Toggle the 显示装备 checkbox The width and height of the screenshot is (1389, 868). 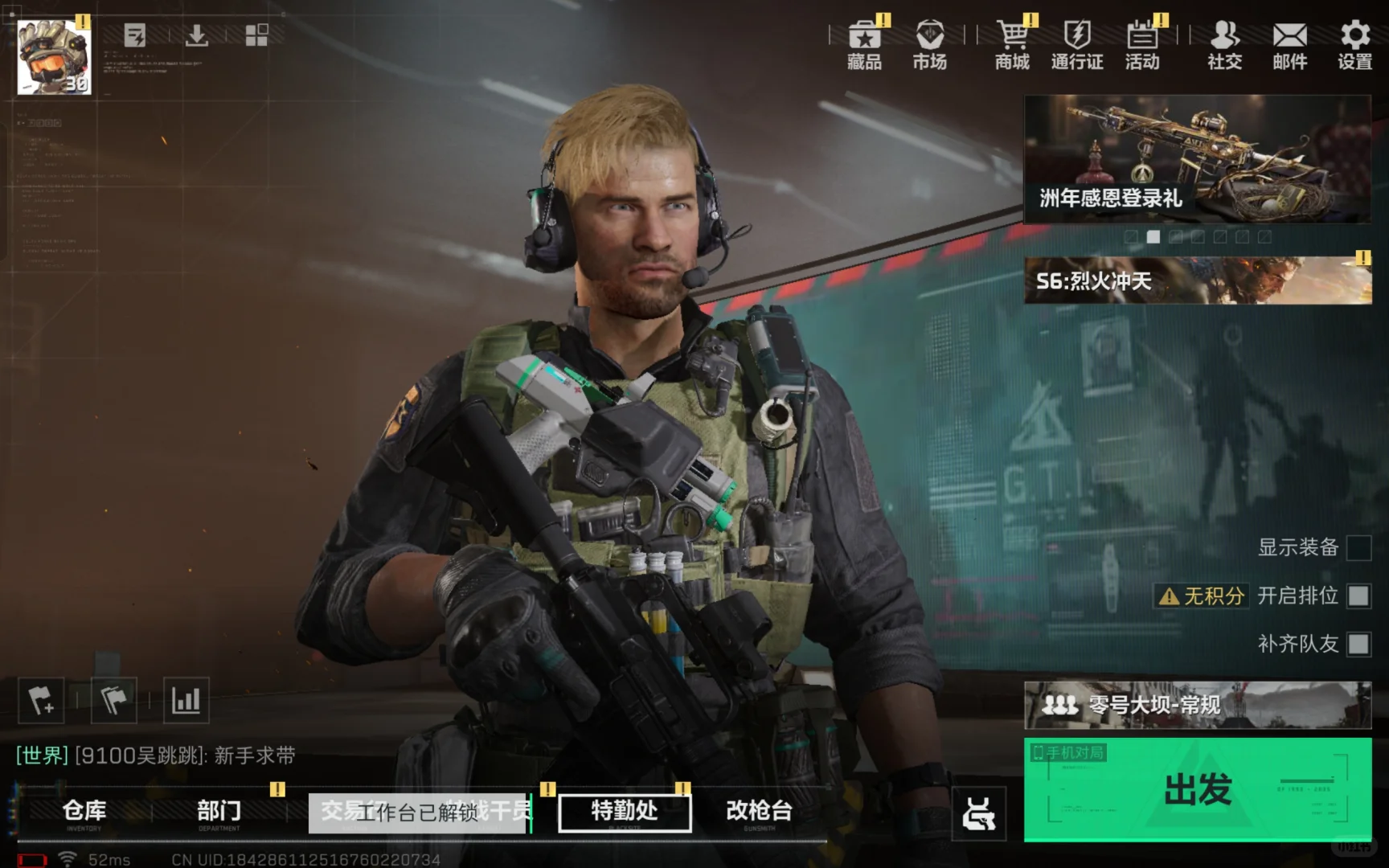tap(1358, 548)
